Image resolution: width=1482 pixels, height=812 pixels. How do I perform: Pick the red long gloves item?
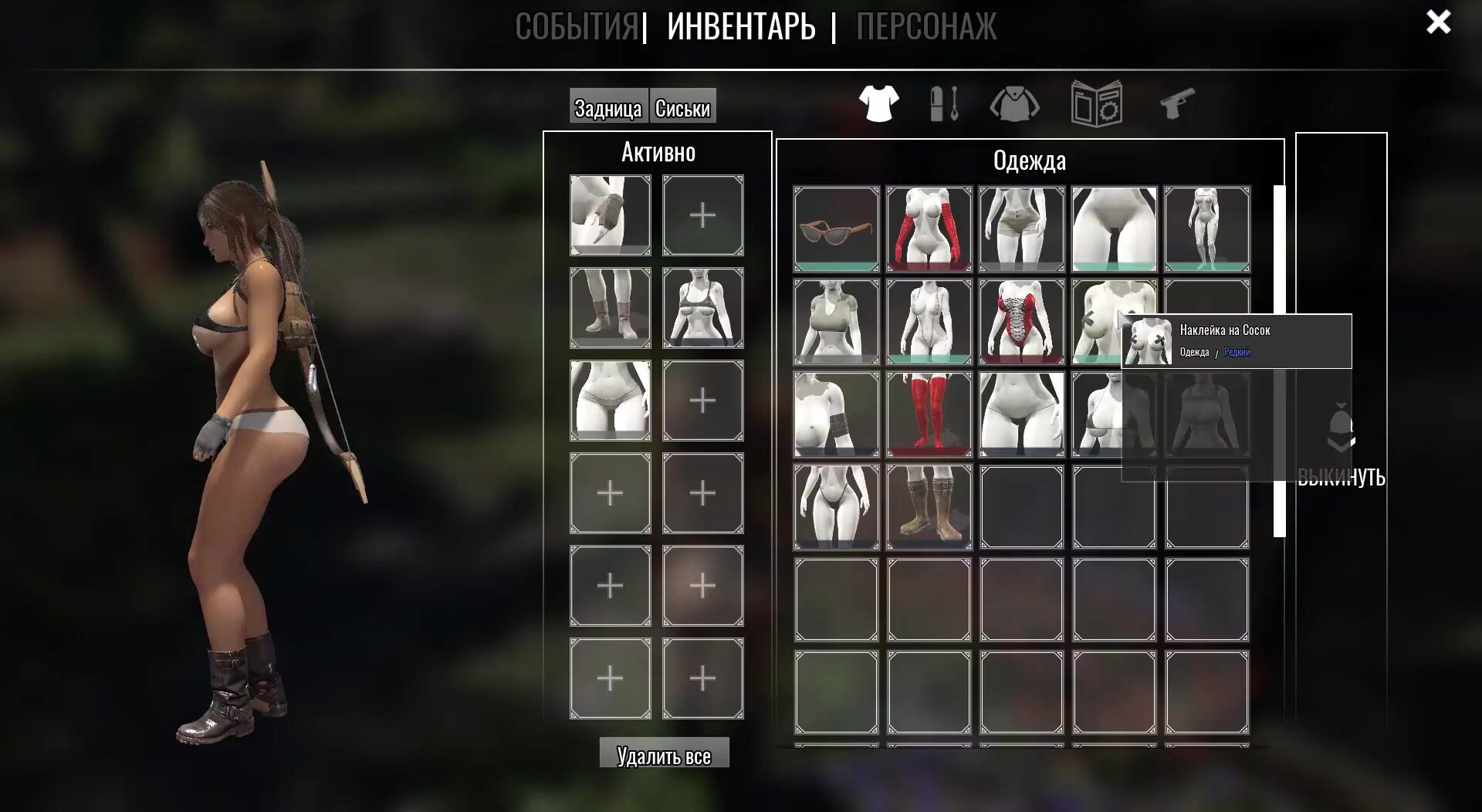click(x=929, y=228)
